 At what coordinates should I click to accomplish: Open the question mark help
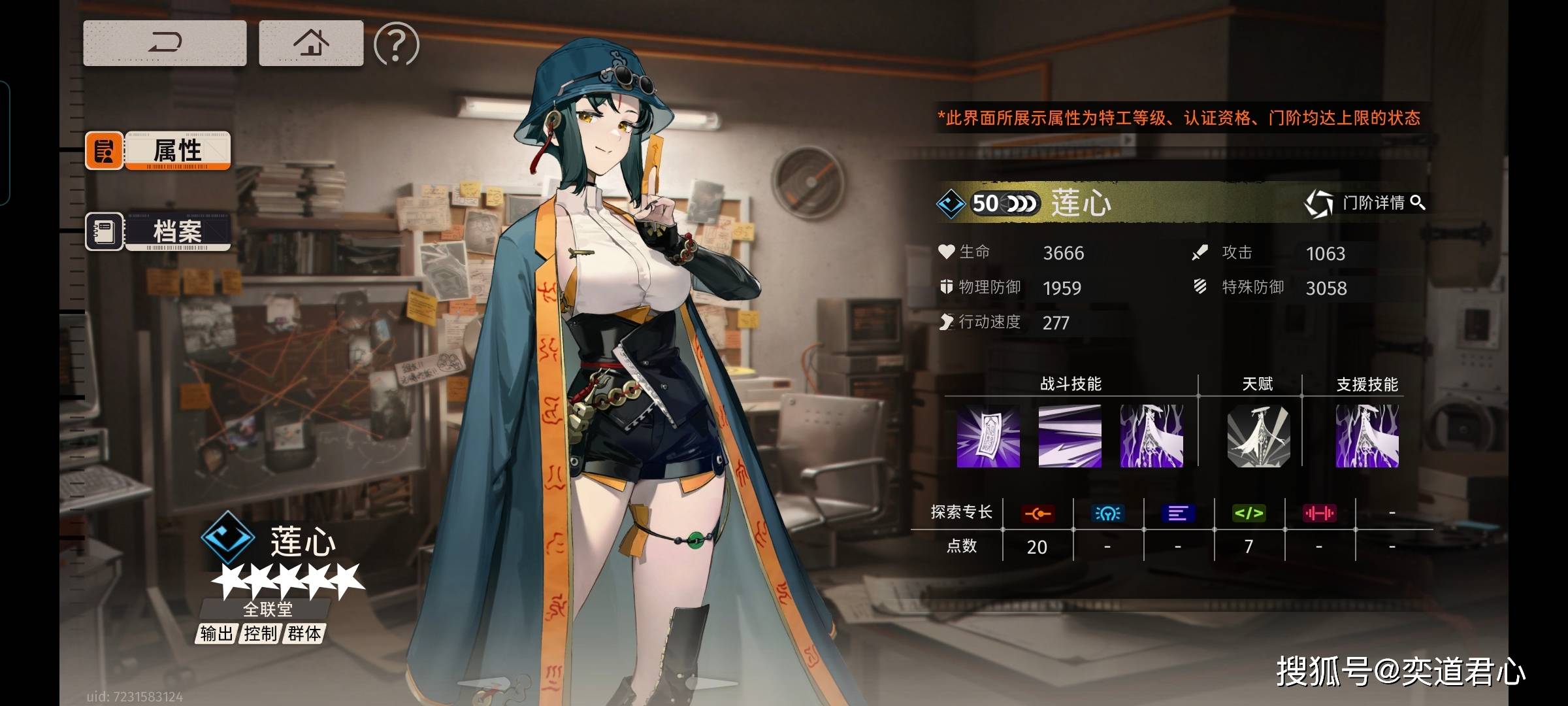coord(396,44)
